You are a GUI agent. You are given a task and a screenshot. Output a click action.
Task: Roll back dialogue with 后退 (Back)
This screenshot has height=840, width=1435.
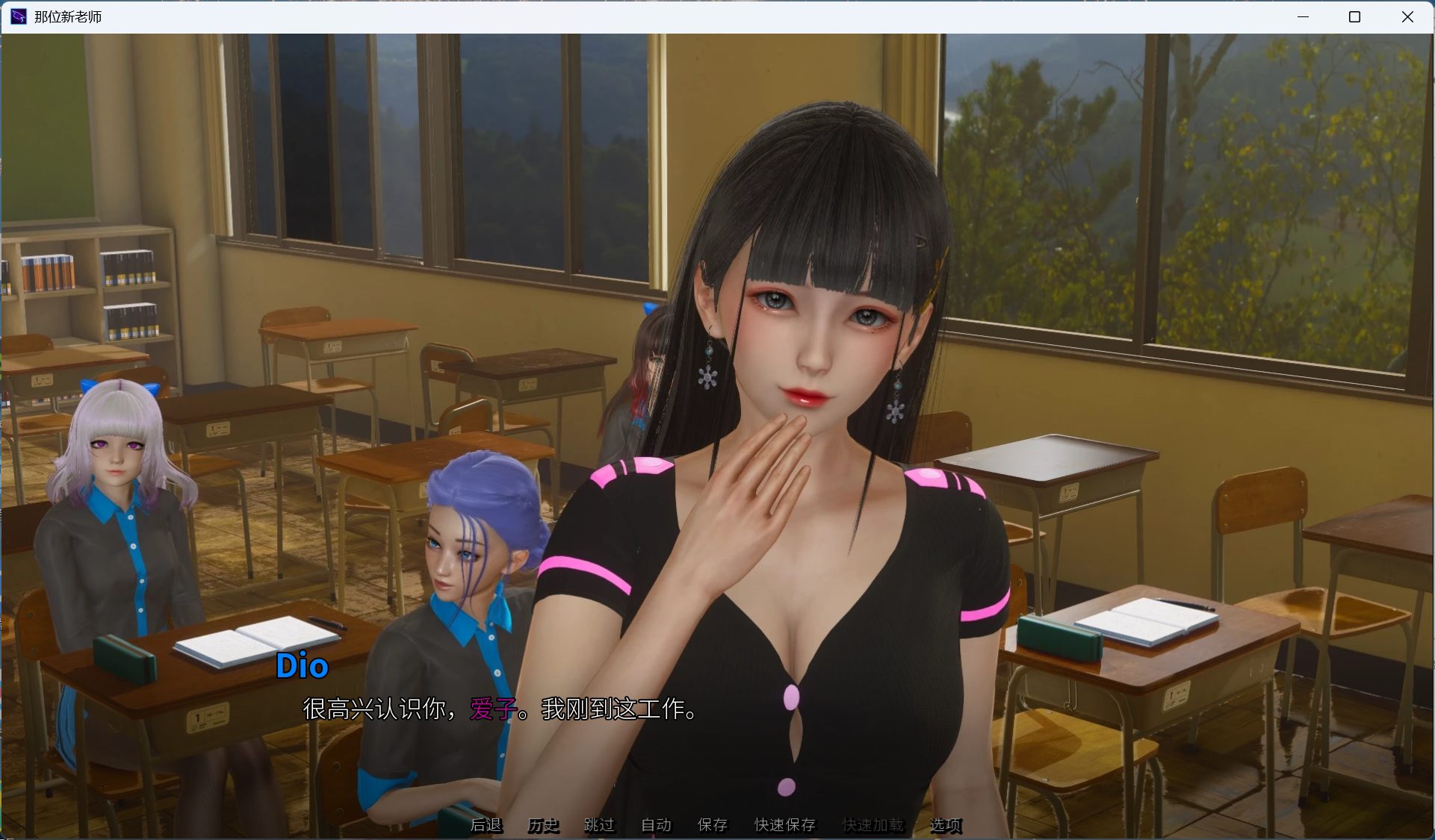coord(486,826)
